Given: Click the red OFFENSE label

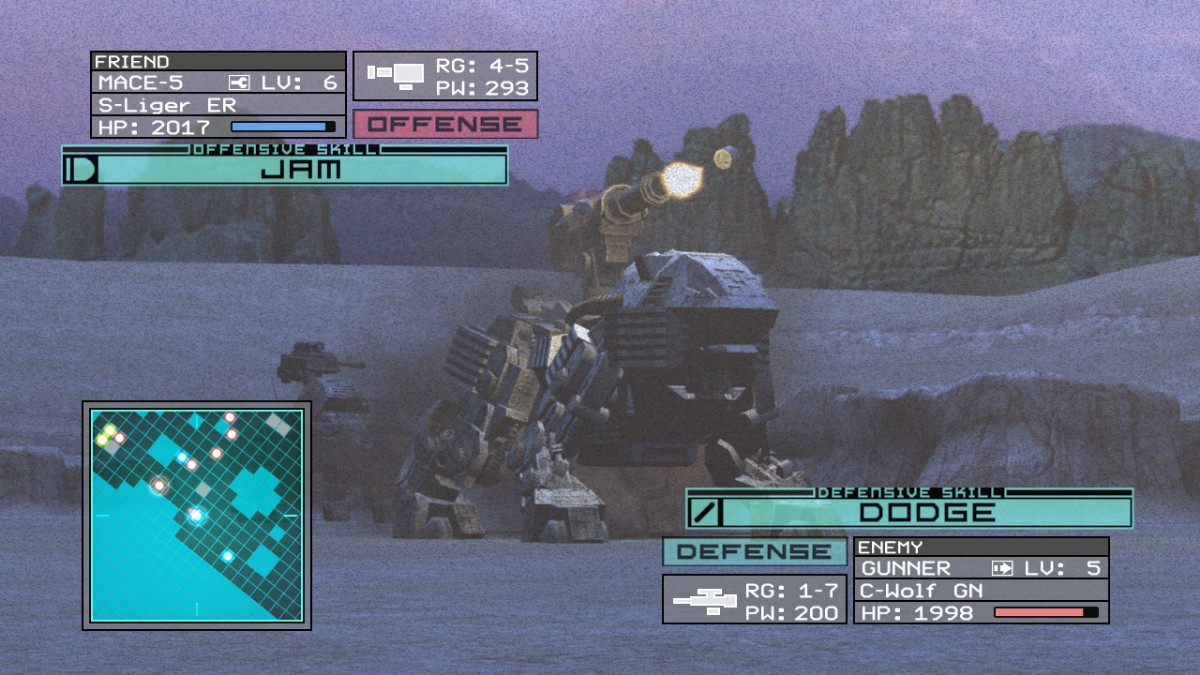Looking at the screenshot, I should (445, 125).
